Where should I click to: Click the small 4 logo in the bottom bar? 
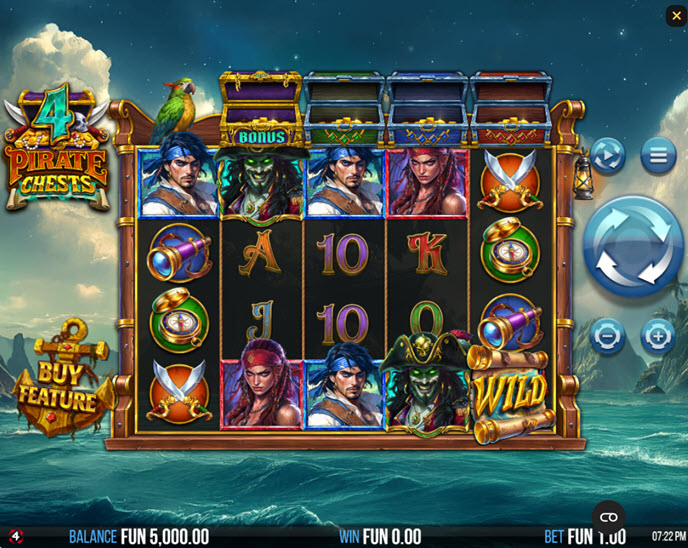[14, 537]
